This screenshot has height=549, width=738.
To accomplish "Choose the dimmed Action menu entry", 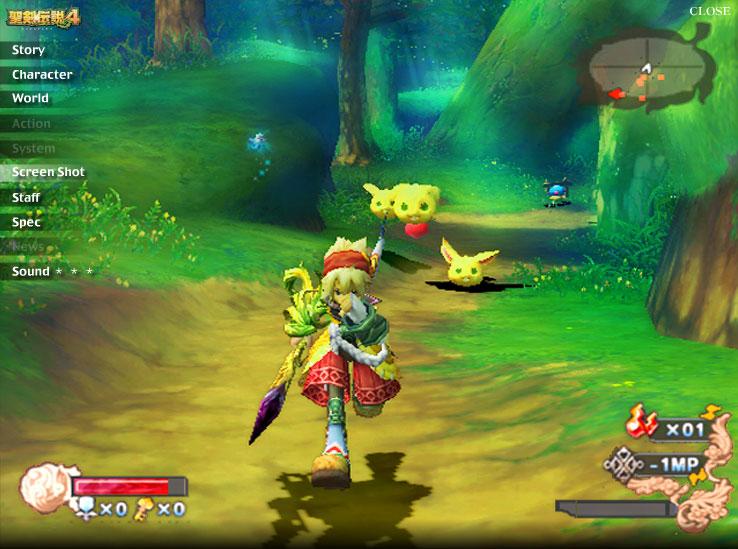I will (x=31, y=124).
